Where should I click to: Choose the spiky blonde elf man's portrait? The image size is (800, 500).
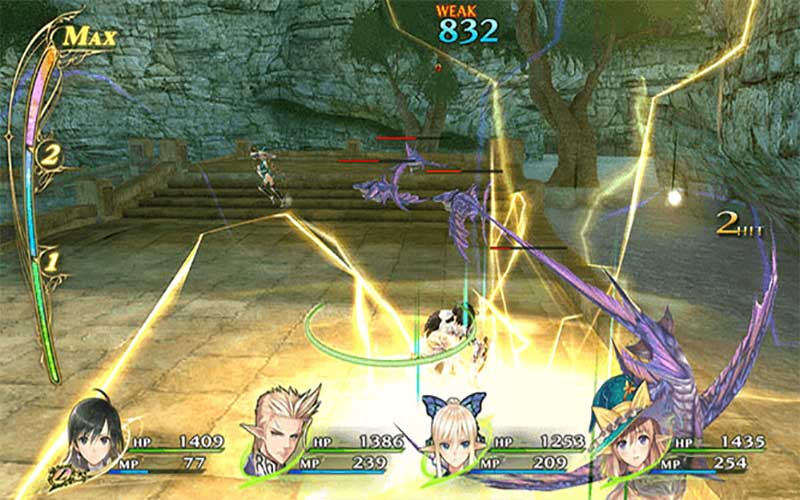(x=278, y=433)
